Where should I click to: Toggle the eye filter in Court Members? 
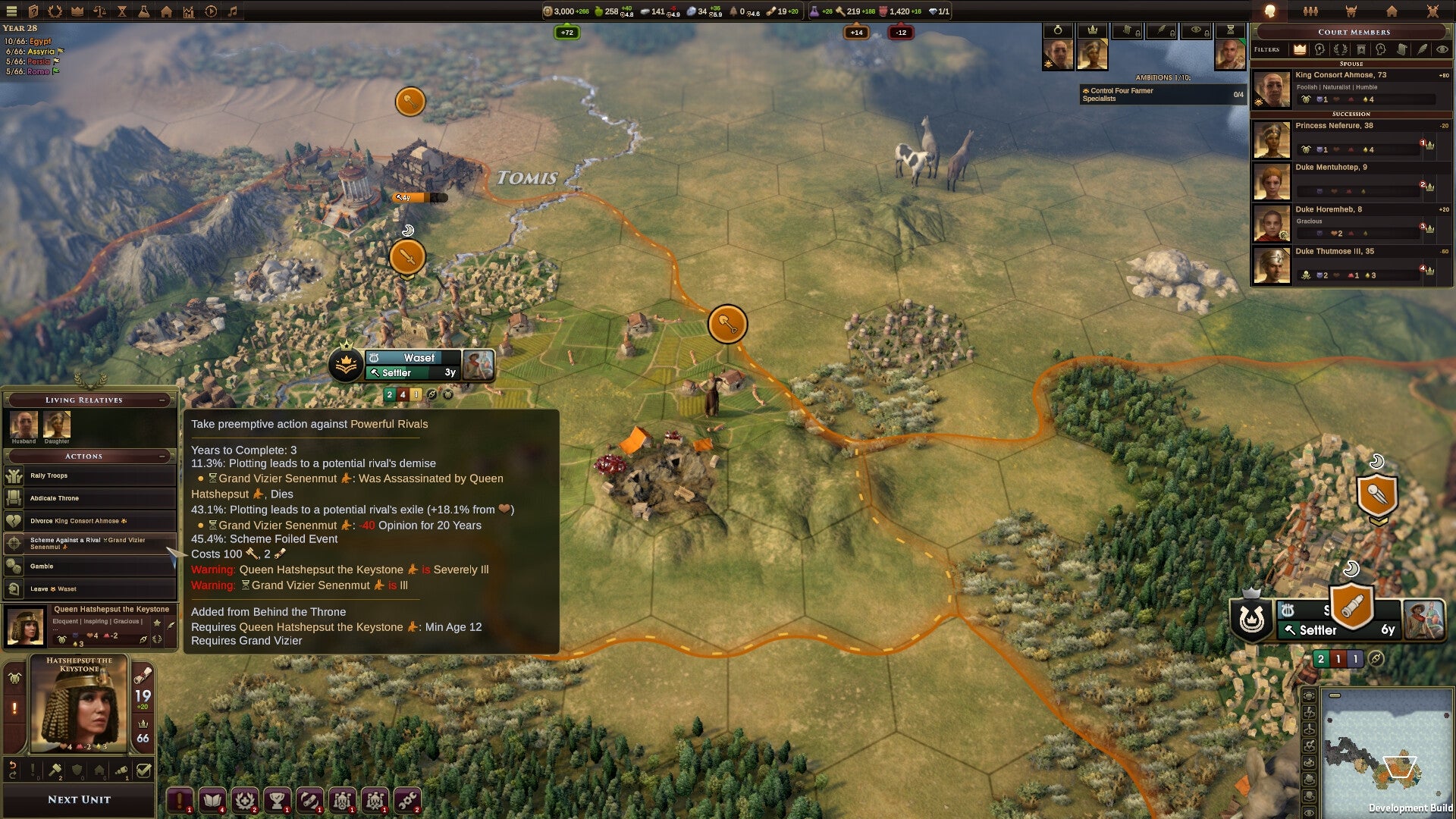(x=1443, y=50)
